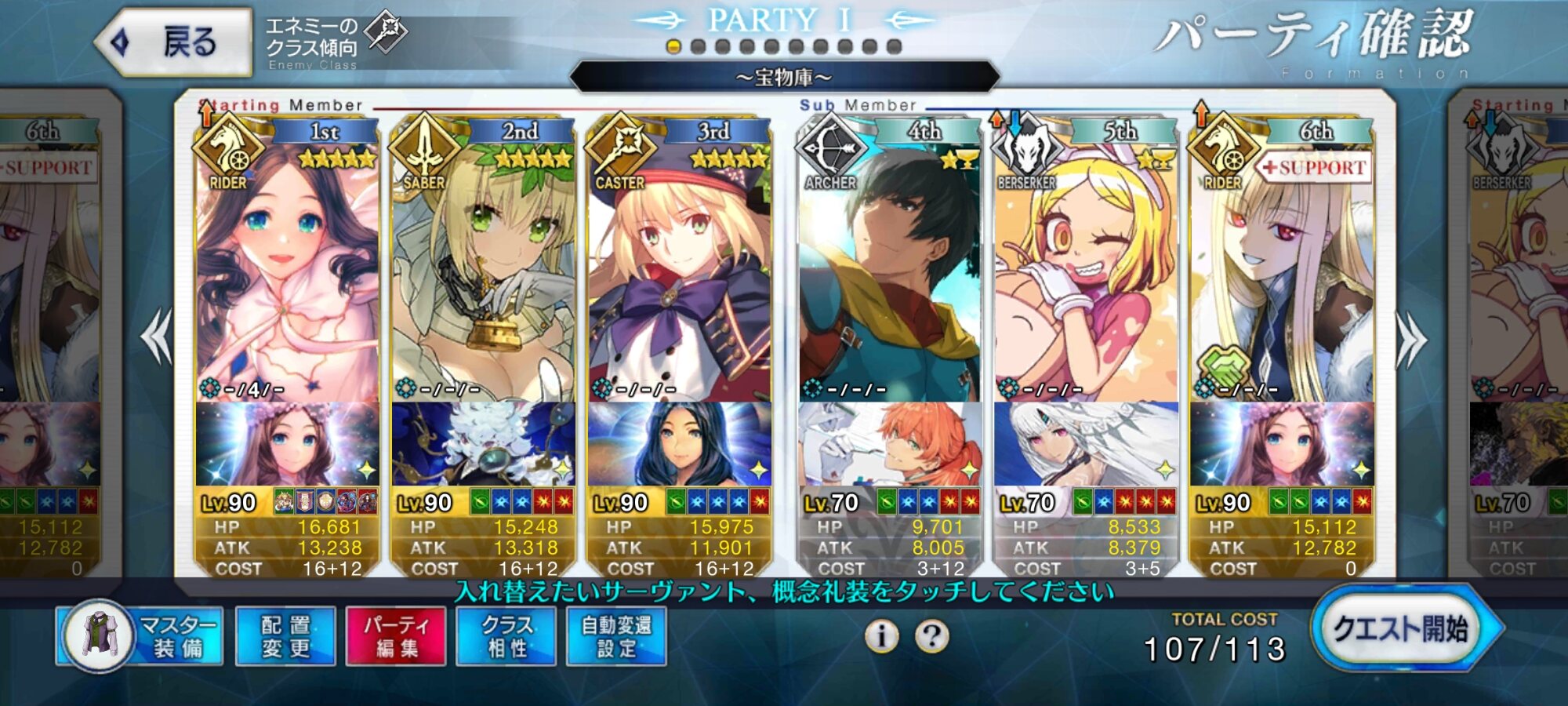Image resolution: width=1568 pixels, height=706 pixels.
Task: Open the question mark help icon
Action: coord(931,636)
